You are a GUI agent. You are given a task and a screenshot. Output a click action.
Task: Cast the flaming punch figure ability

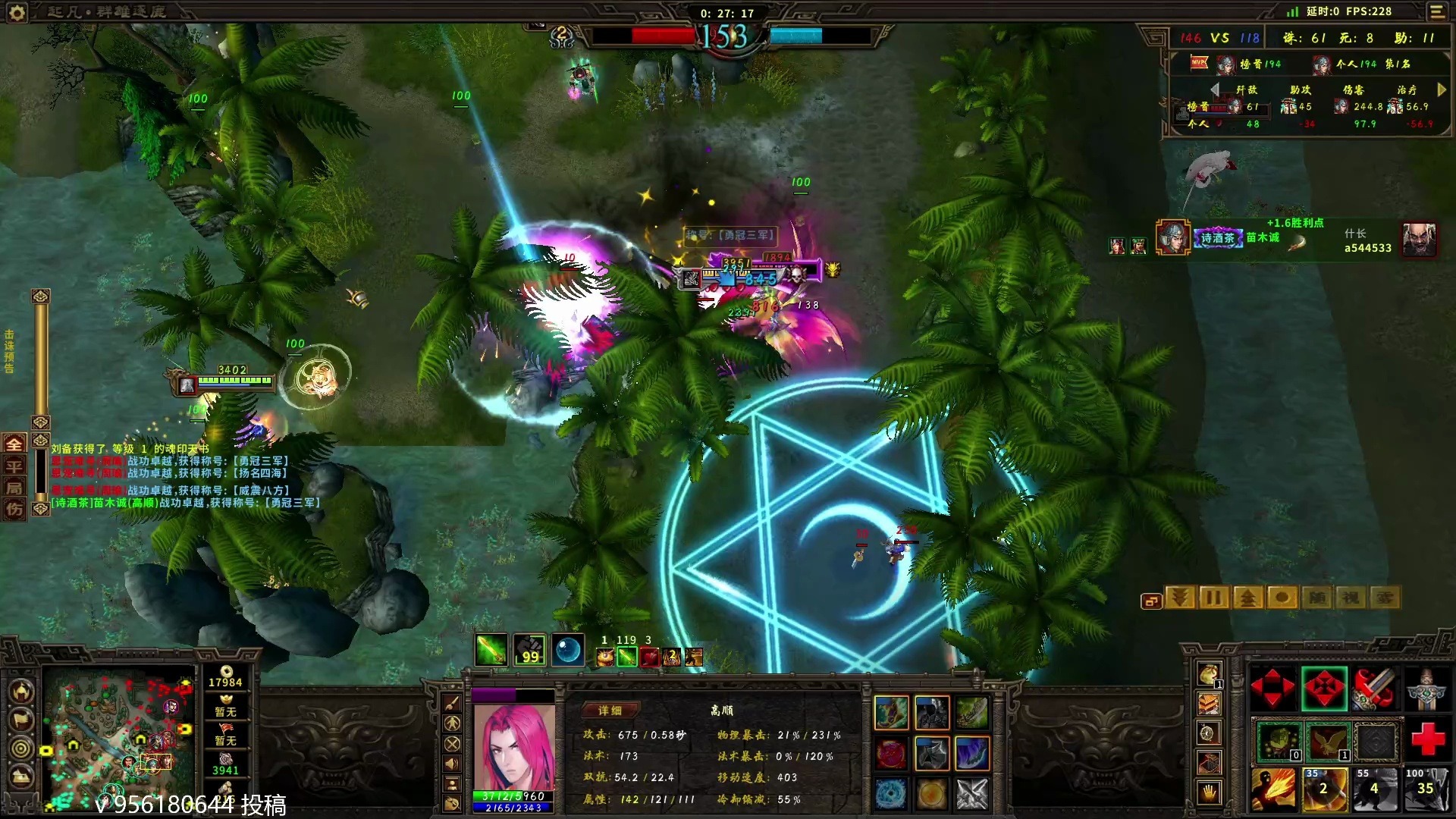click(1273, 789)
